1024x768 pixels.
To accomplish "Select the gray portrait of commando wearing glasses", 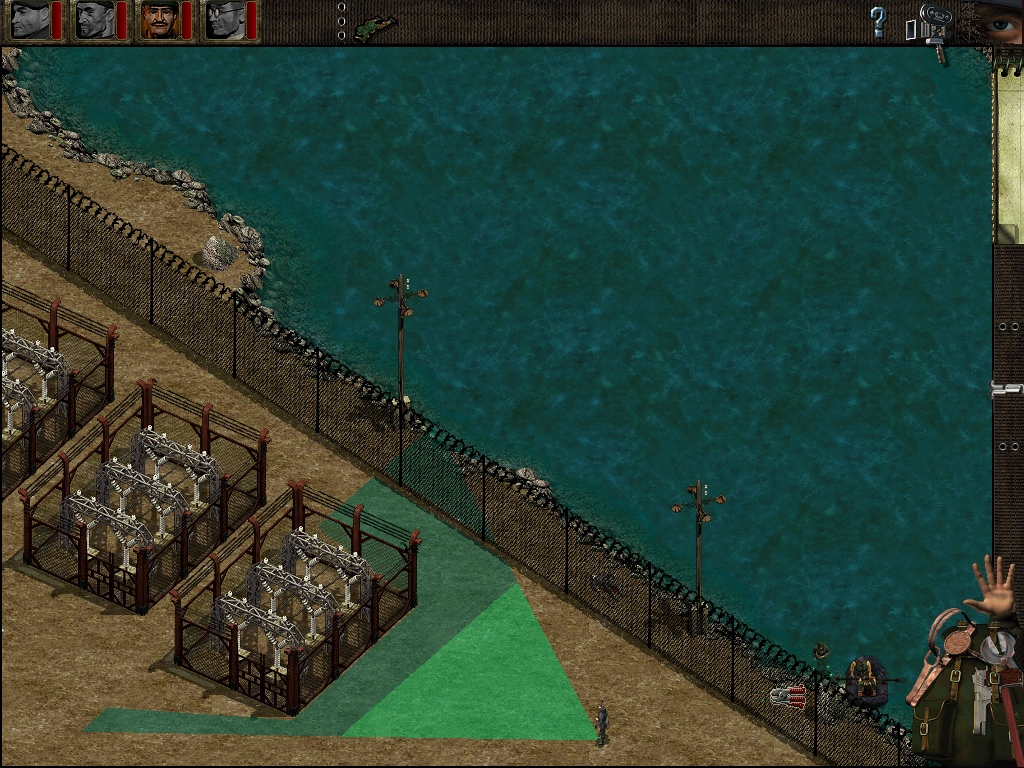I will point(224,20).
